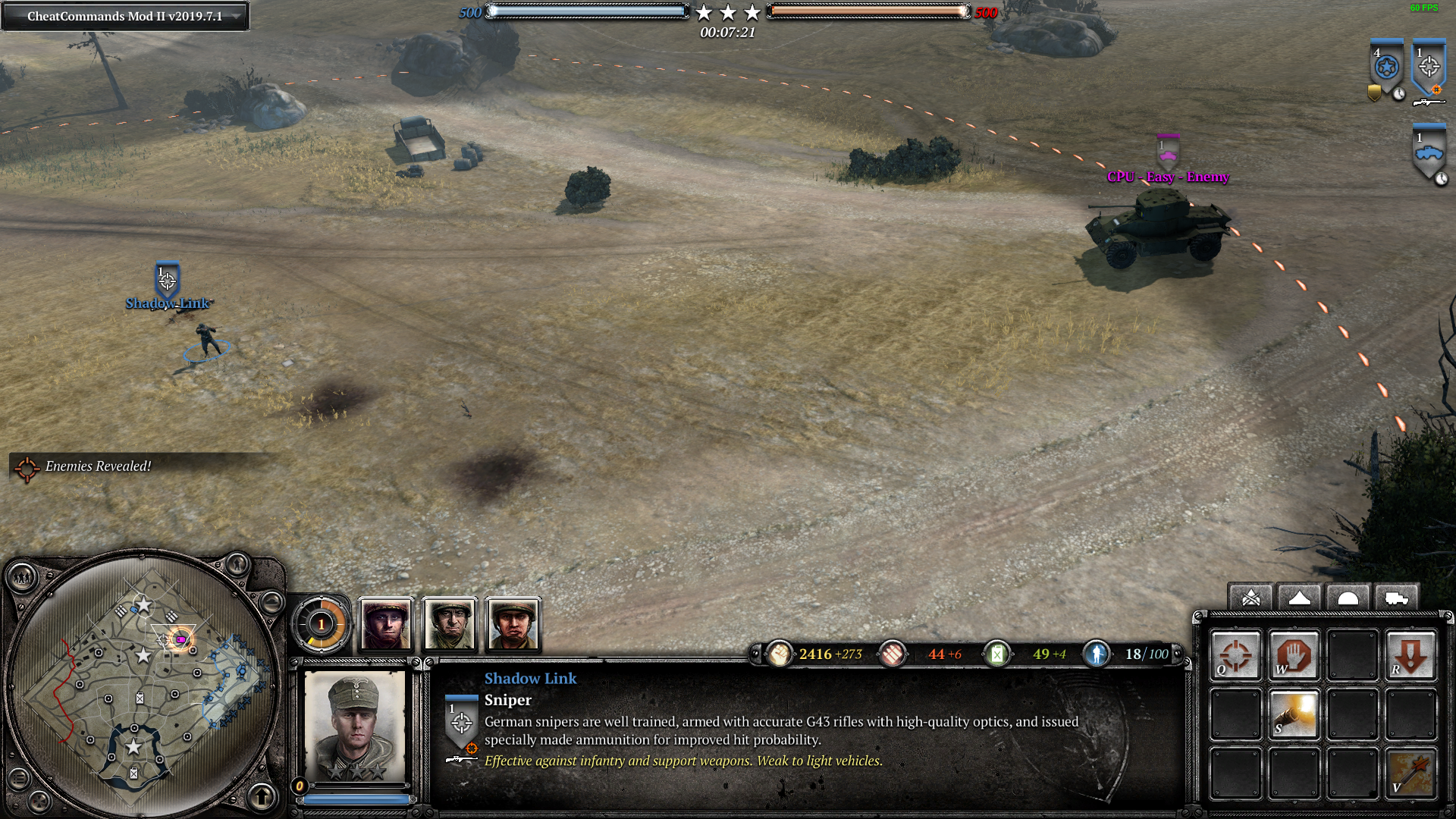The image size is (1456, 819).
Task: Select the blue star squad shield
Action: (x=1386, y=68)
